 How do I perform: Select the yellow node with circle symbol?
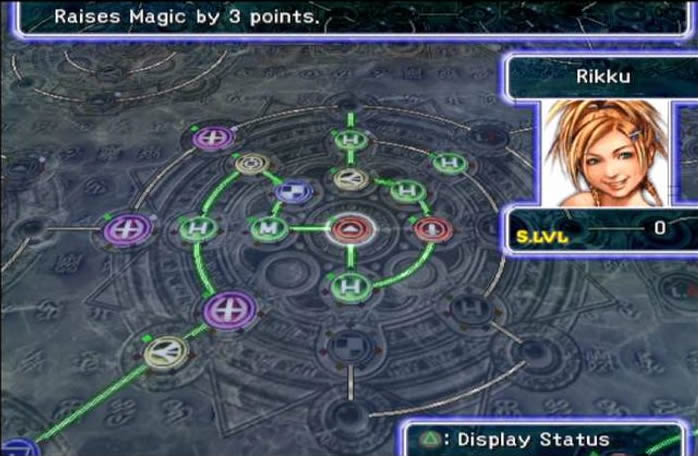coord(249,164)
